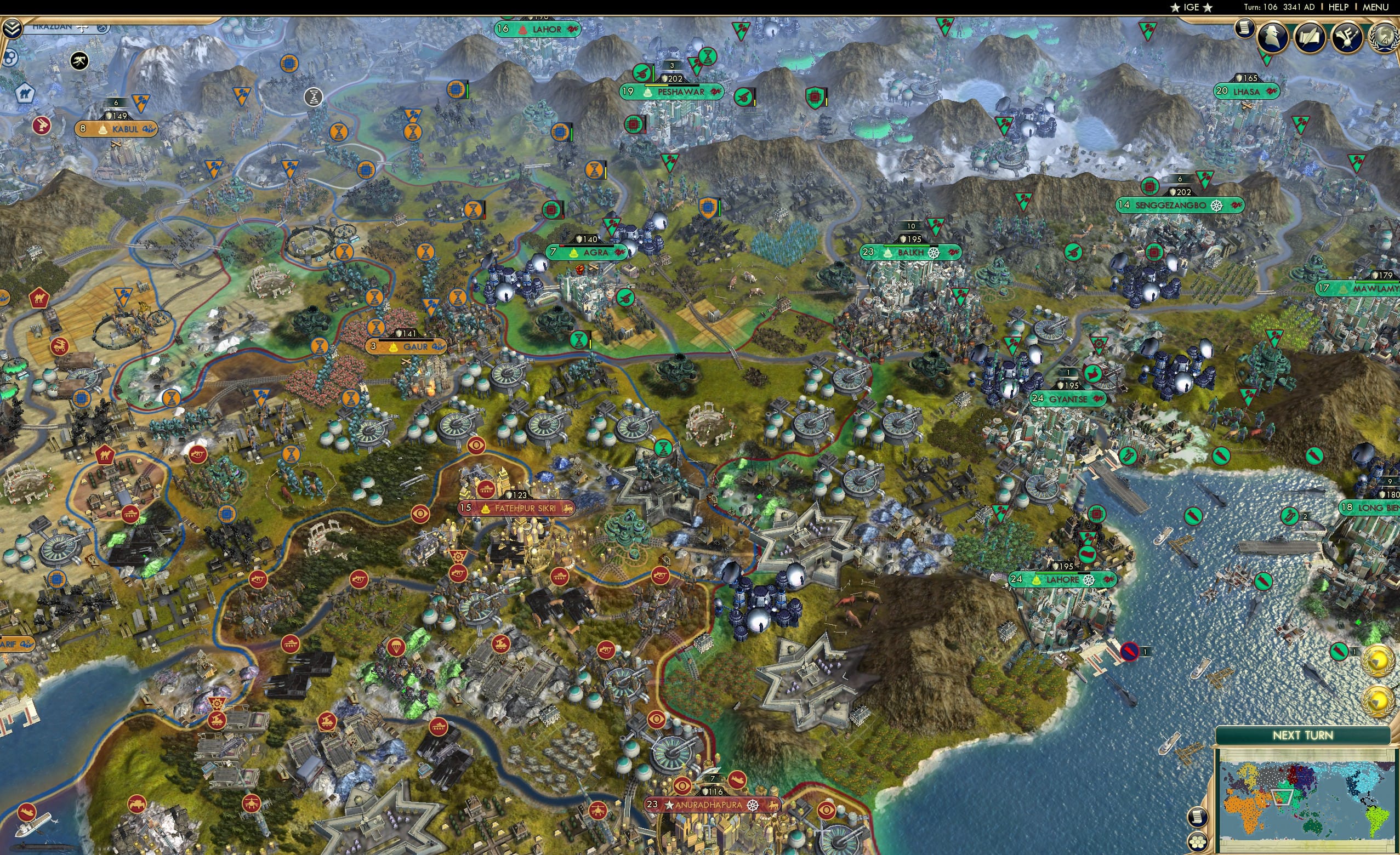Collapse the notification stack with the double-chevron

tap(13, 29)
